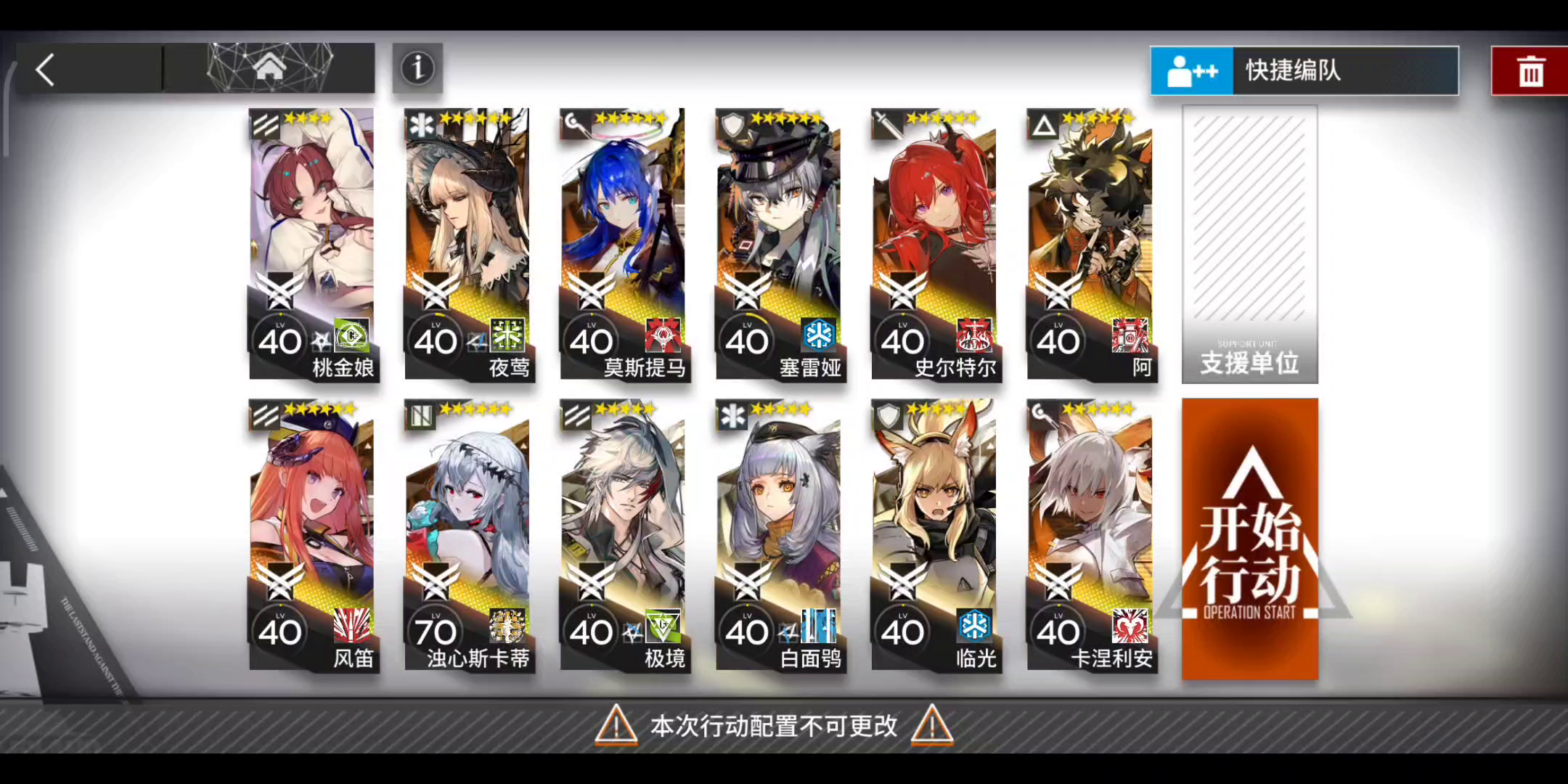Click the home icon in navigation bar
This screenshot has width=1568, height=784.
click(x=271, y=65)
